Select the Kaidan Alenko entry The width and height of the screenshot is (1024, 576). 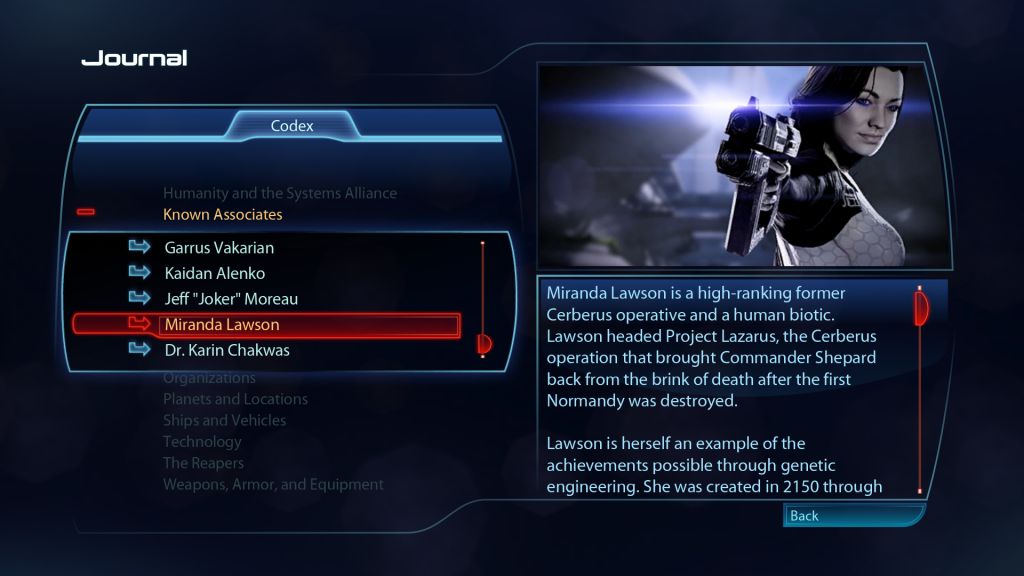coord(215,273)
